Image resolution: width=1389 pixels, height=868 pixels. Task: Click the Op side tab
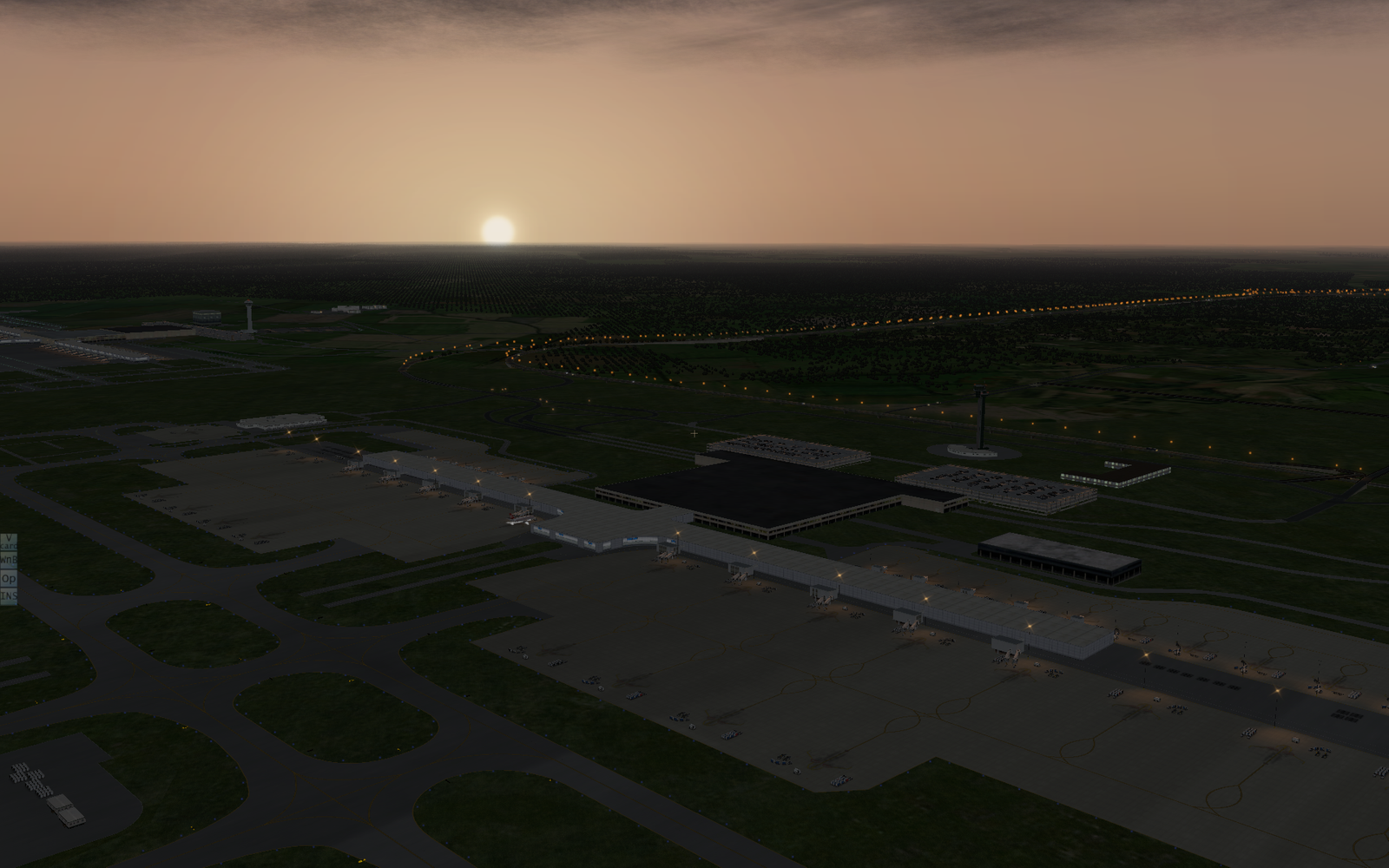(x=8, y=578)
